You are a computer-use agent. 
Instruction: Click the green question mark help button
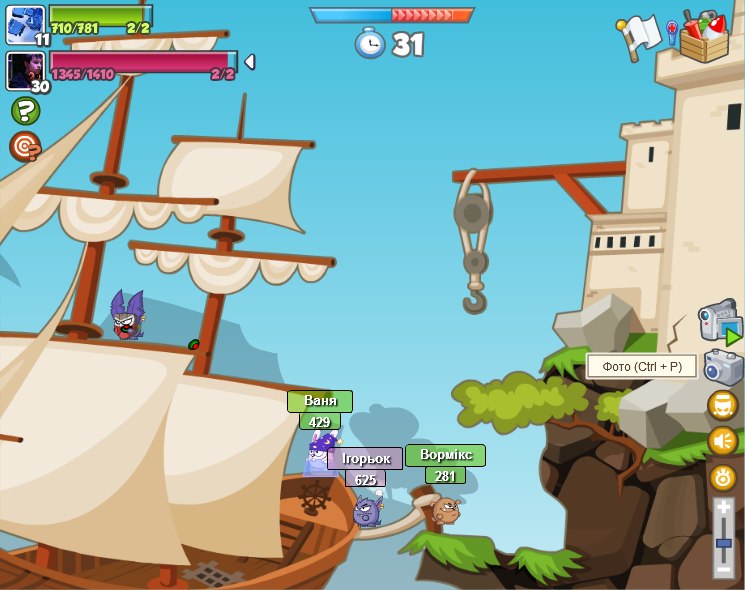[25, 110]
